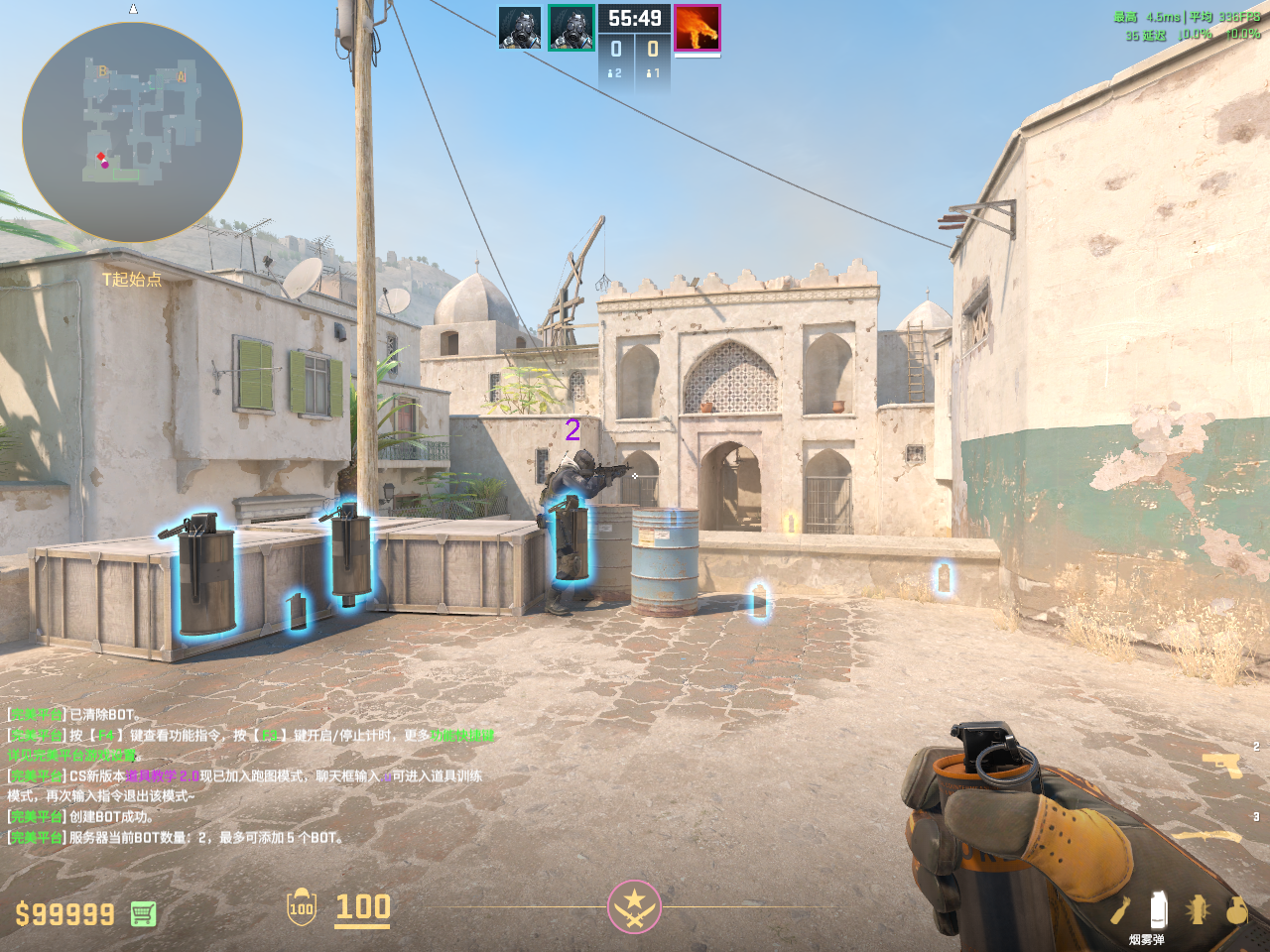Select the highlighted smoke grenade icon
The width and height of the screenshot is (1270, 952).
point(1157,909)
